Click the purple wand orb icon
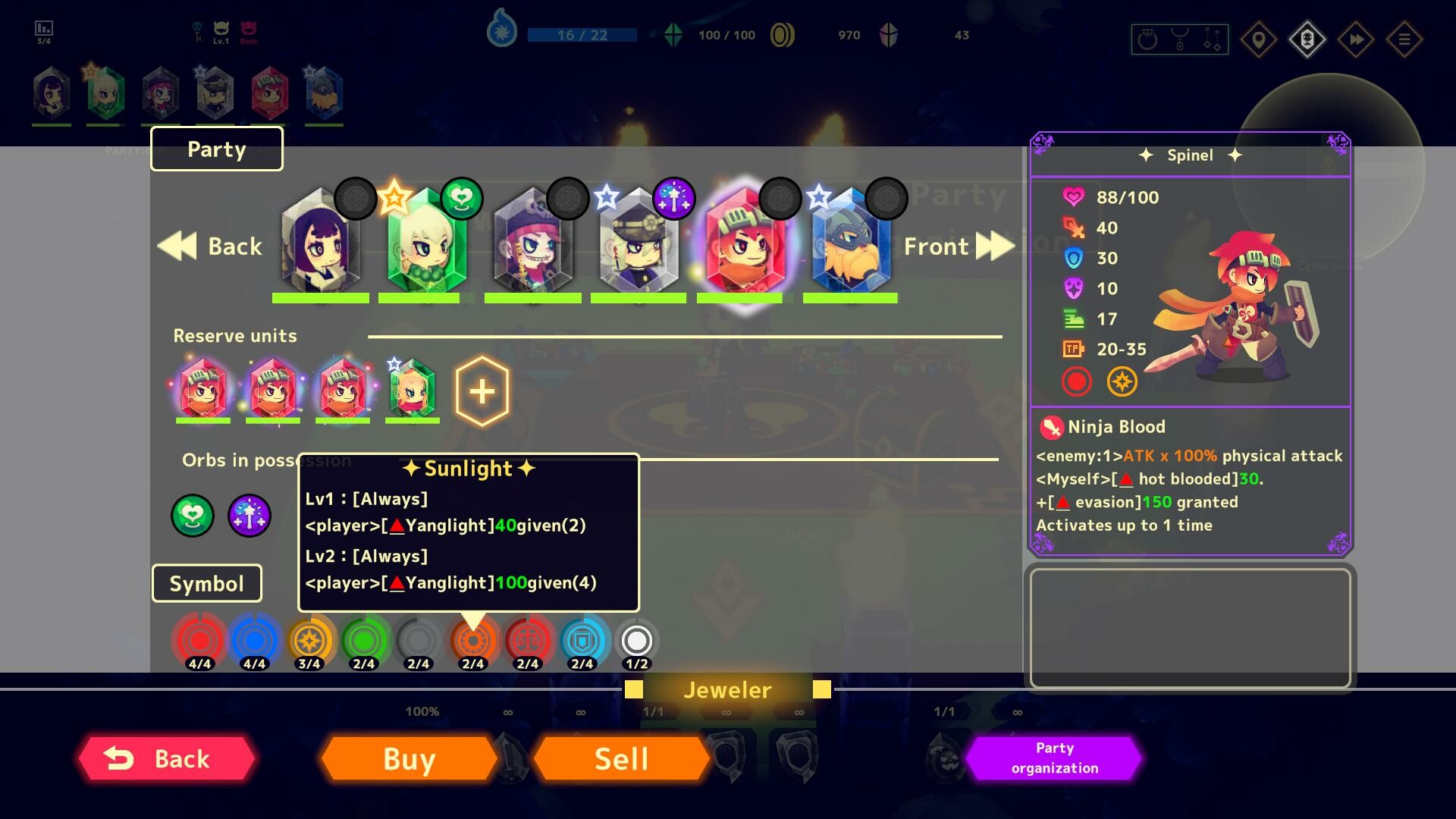This screenshot has height=819, width=1456. 250,516
